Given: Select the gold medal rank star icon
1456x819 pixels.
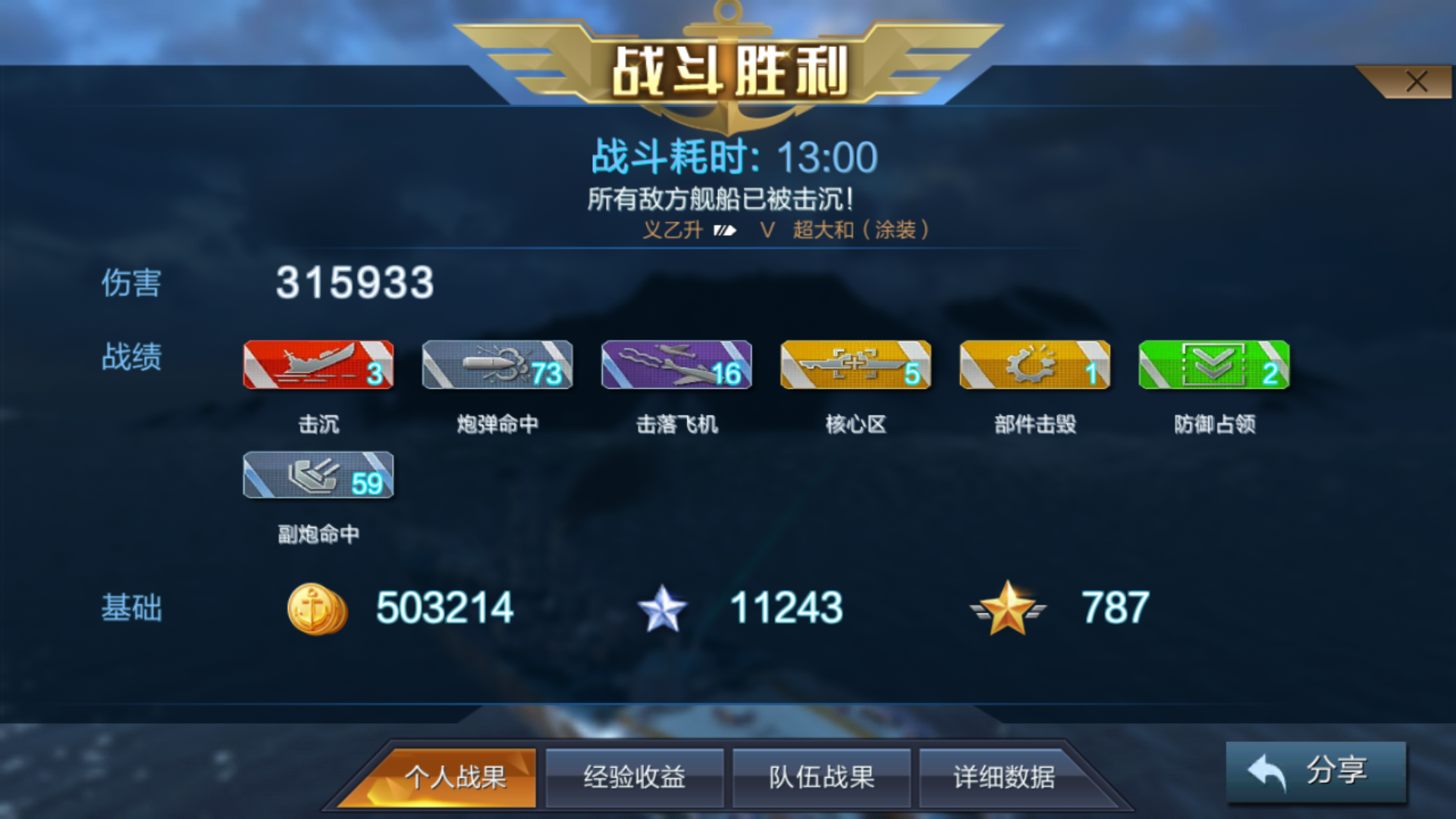Looking at the screenshot, I should tap(1009, 607).
